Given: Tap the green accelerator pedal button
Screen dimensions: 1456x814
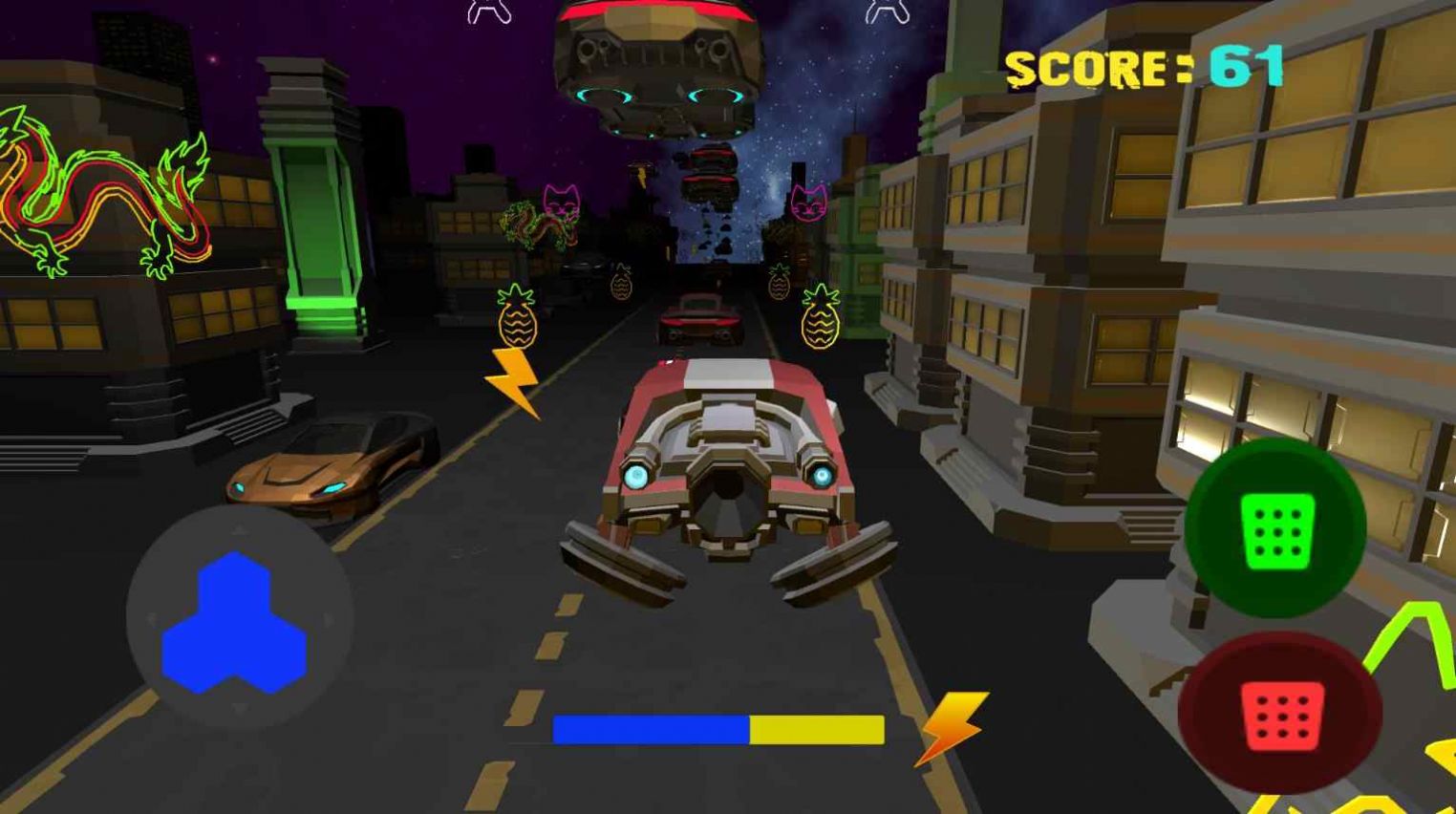Looking at the screenshot, I should (1275, 528).
